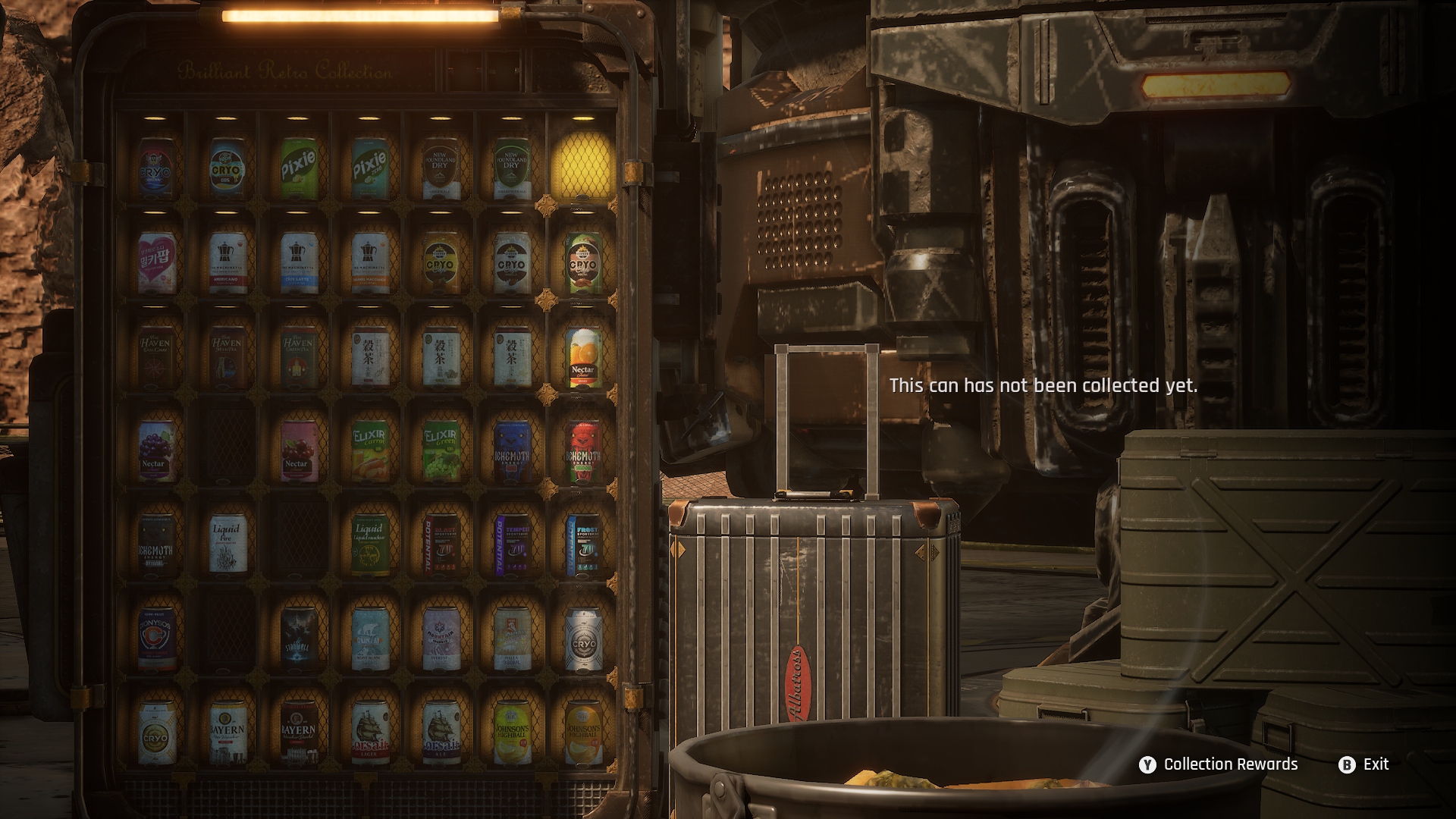Screen dimensions: 1456x819
Task: Select the Nectar grape juice can
Action: click(x=156, y=451)
